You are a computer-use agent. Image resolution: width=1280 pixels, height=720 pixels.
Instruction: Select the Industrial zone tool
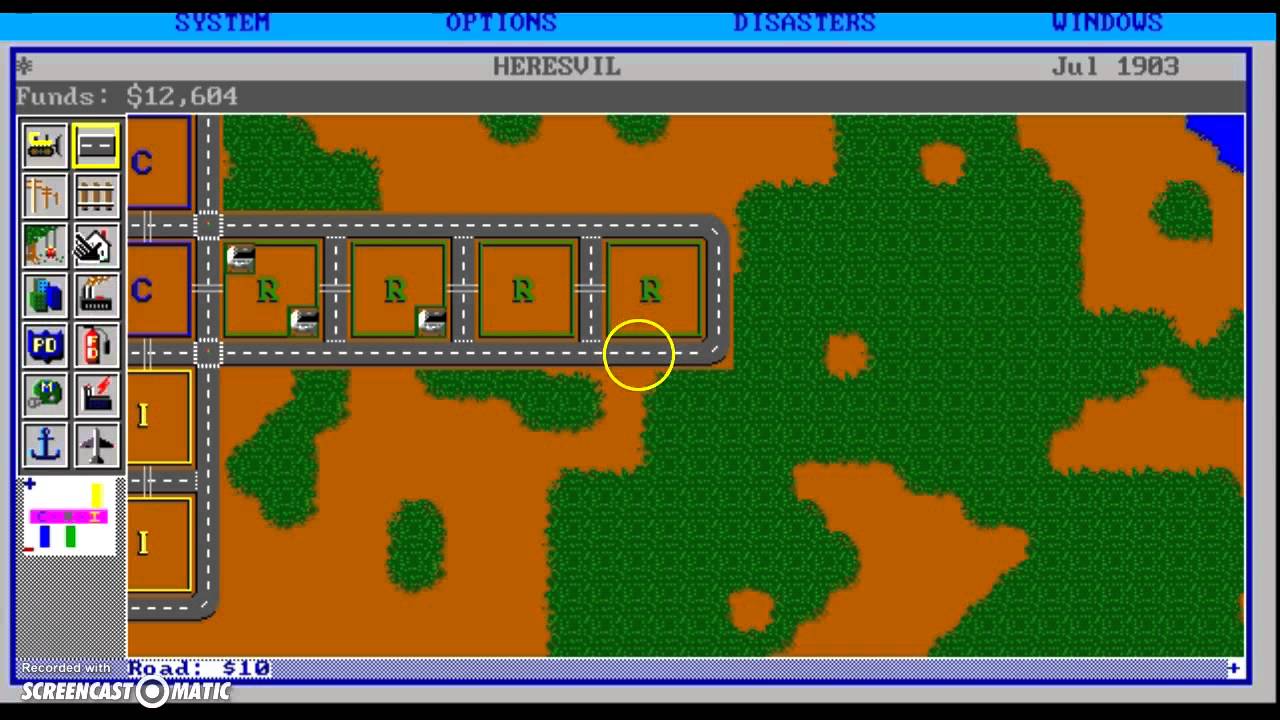[95, 295]
